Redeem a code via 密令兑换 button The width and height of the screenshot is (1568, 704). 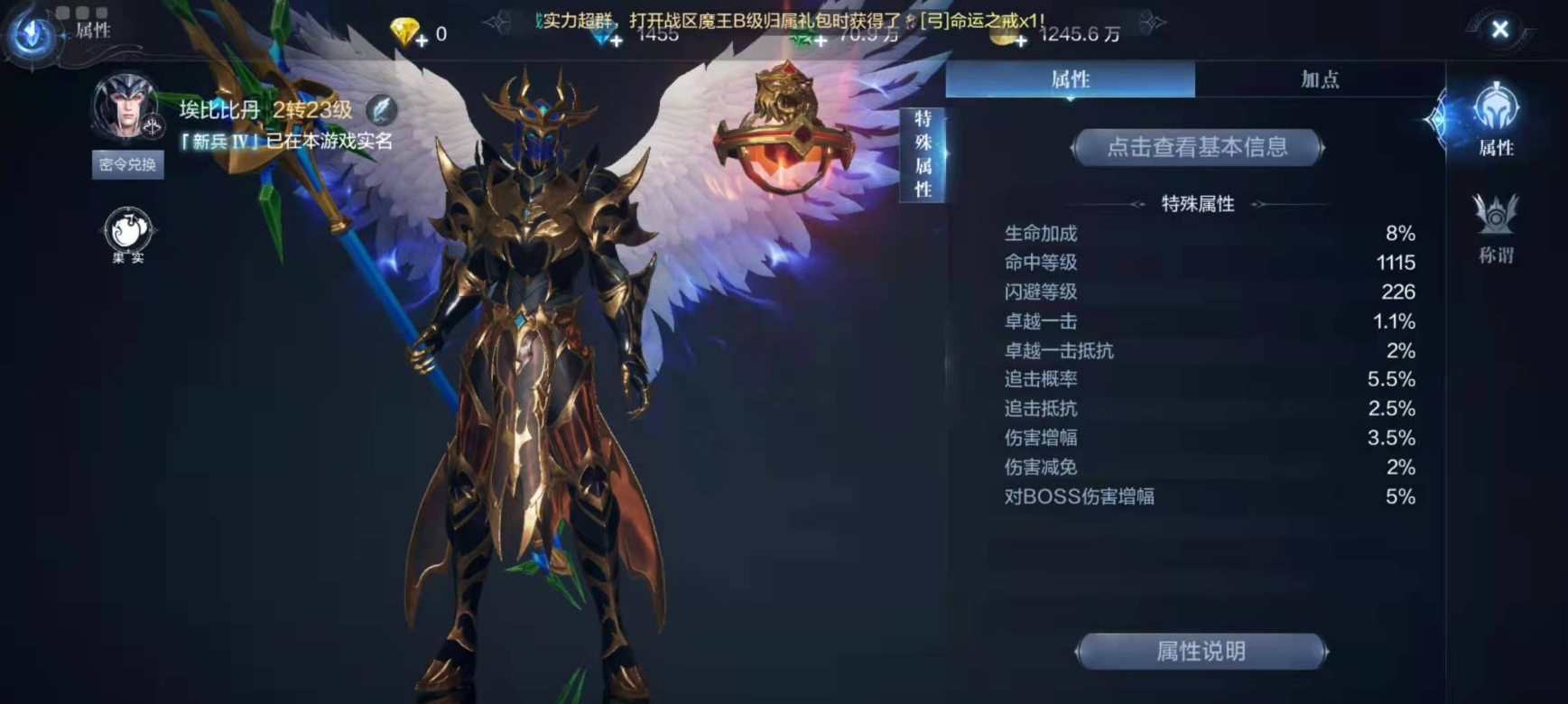pos(127,164)
